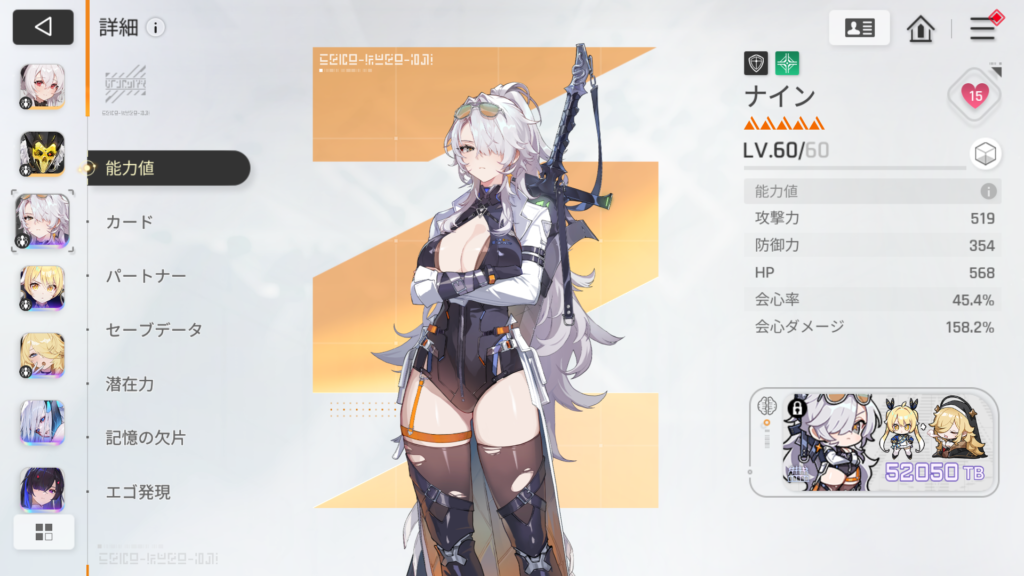
Task: Return to the home screen
Action: [920, 28]
